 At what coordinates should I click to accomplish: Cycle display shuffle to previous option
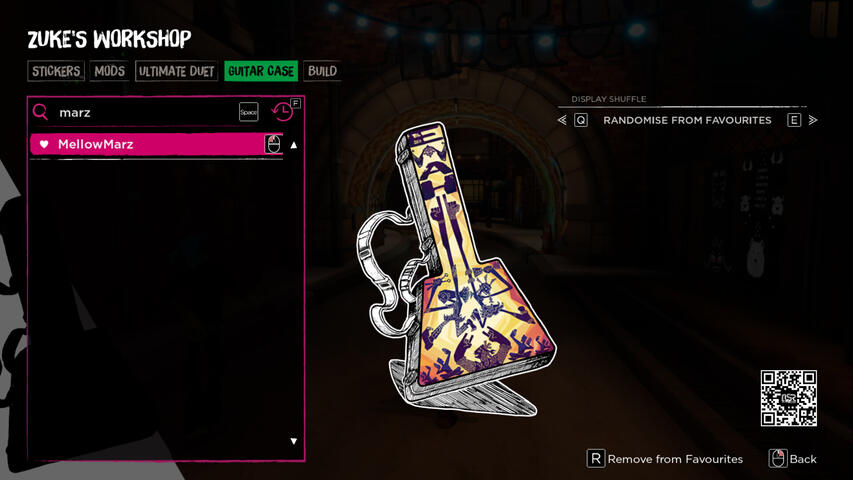pyautogui.click(x=563, y=120)
